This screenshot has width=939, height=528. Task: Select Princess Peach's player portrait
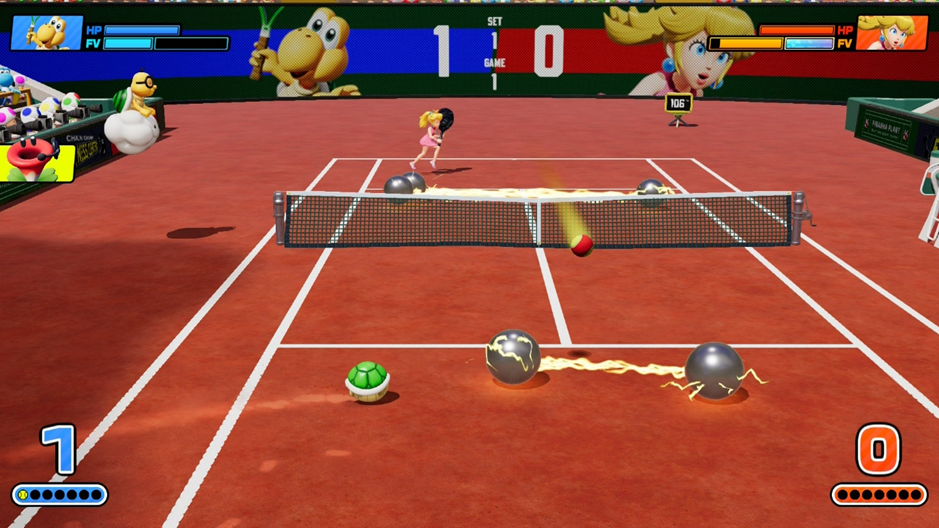[x=891, y=33]
